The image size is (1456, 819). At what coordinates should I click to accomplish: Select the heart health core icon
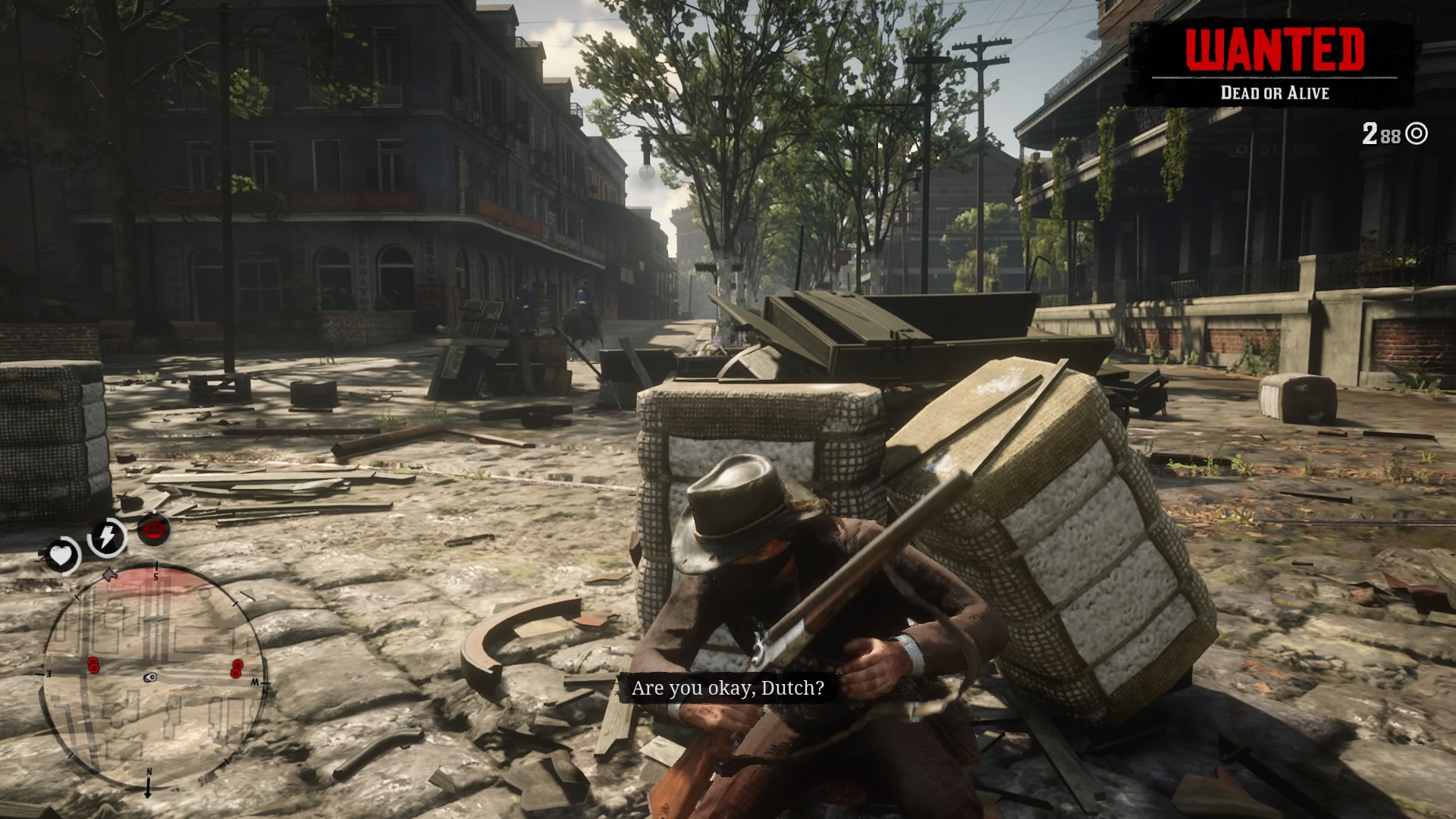point(61,557)
